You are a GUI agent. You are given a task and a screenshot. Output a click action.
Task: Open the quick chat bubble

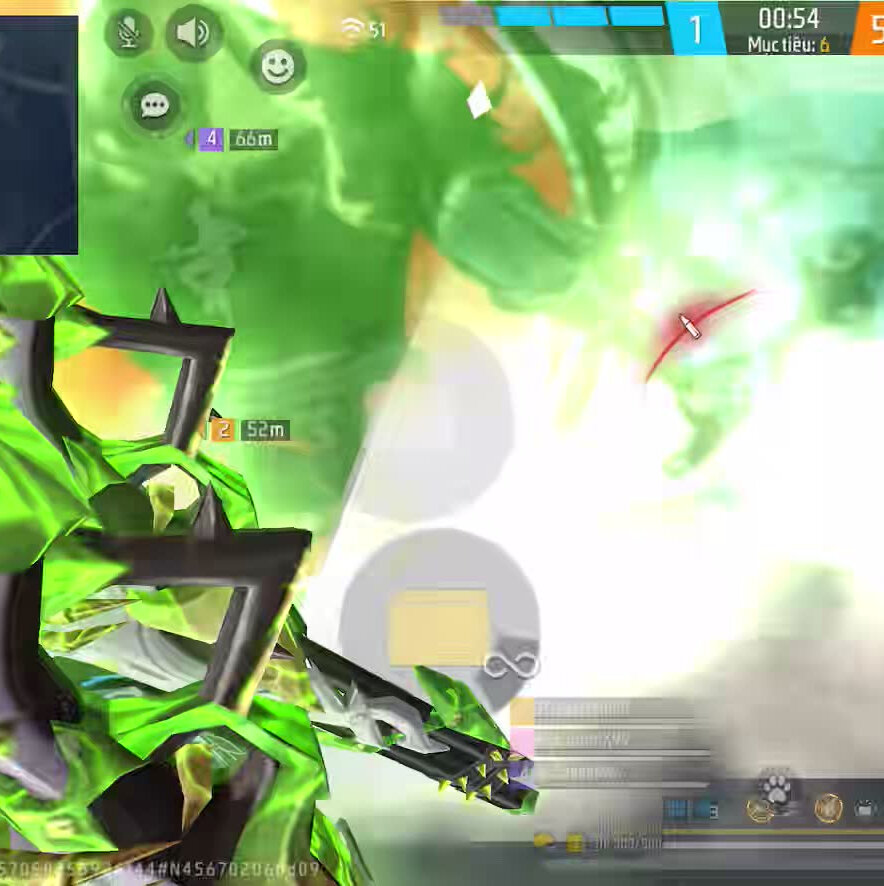[x=154, y=105]
